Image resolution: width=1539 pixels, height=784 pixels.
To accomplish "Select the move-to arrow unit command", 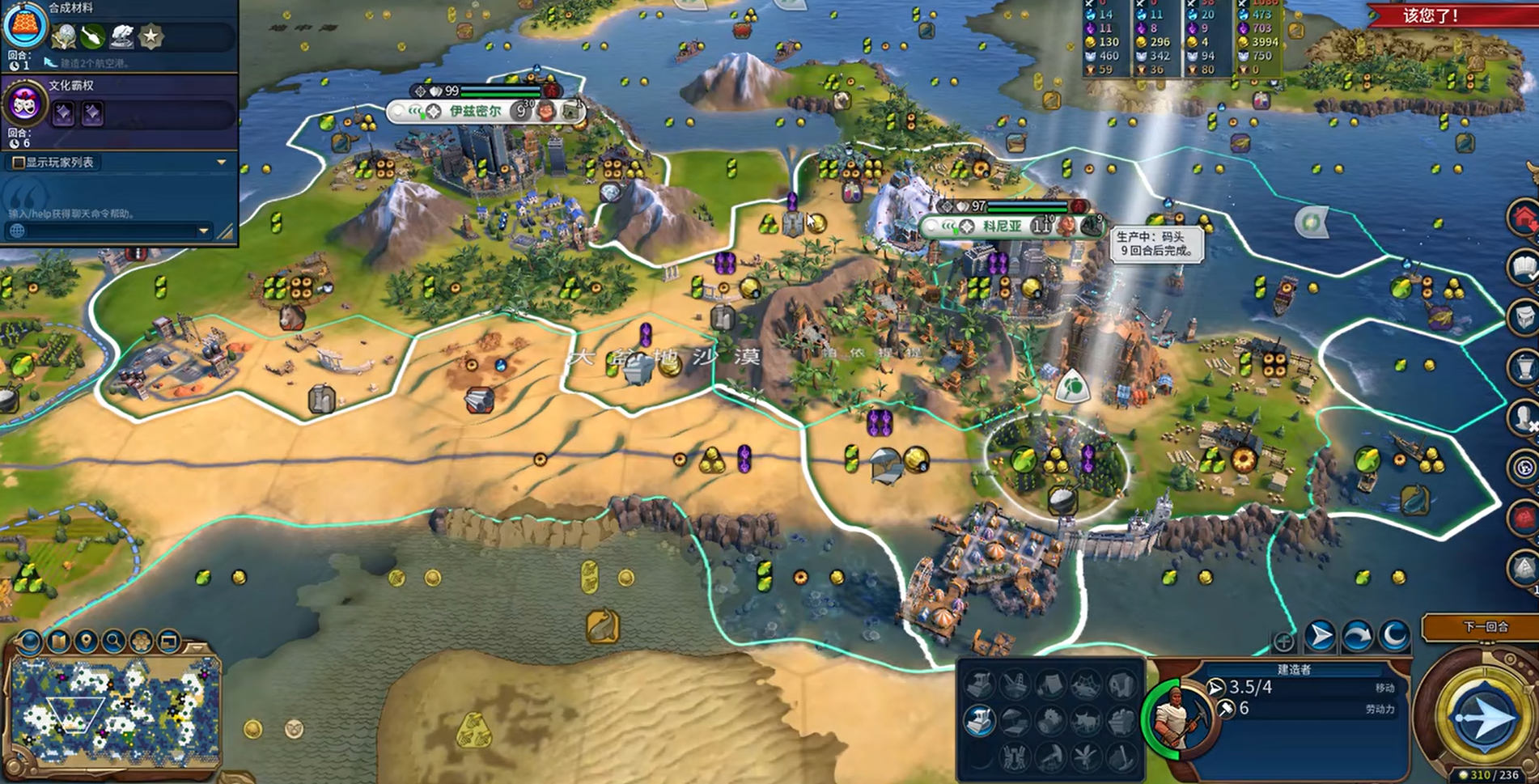I will 1321,636.
